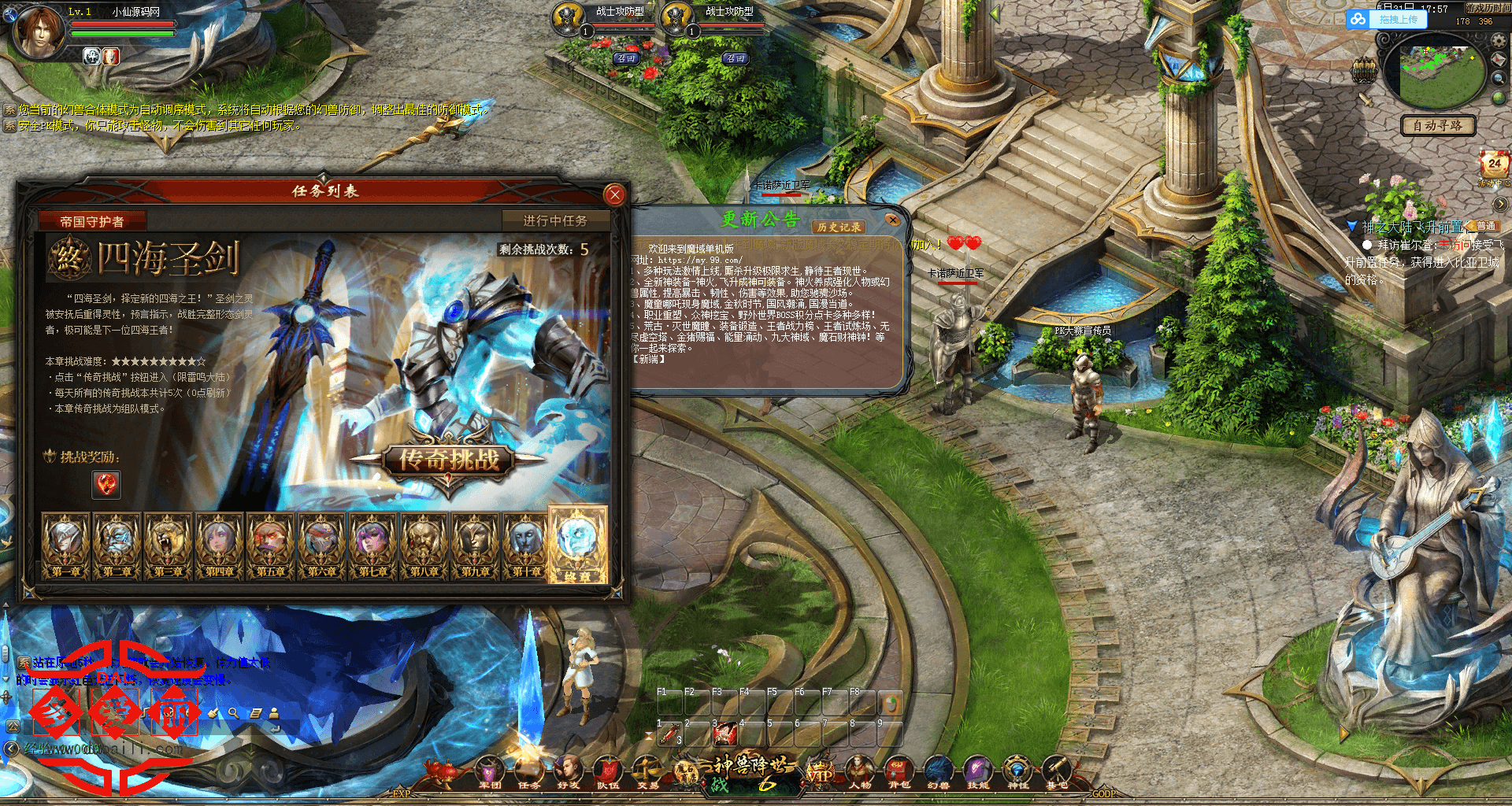1512x806 pixels.
Task: Close the quest list window
Action: [615, 194]
